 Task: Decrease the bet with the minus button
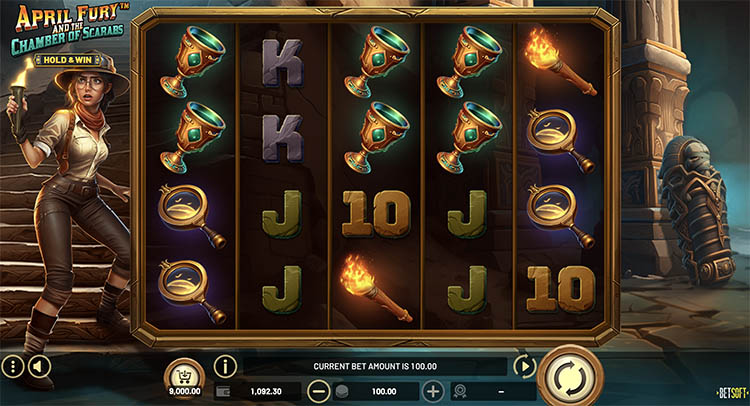(319, 392)
